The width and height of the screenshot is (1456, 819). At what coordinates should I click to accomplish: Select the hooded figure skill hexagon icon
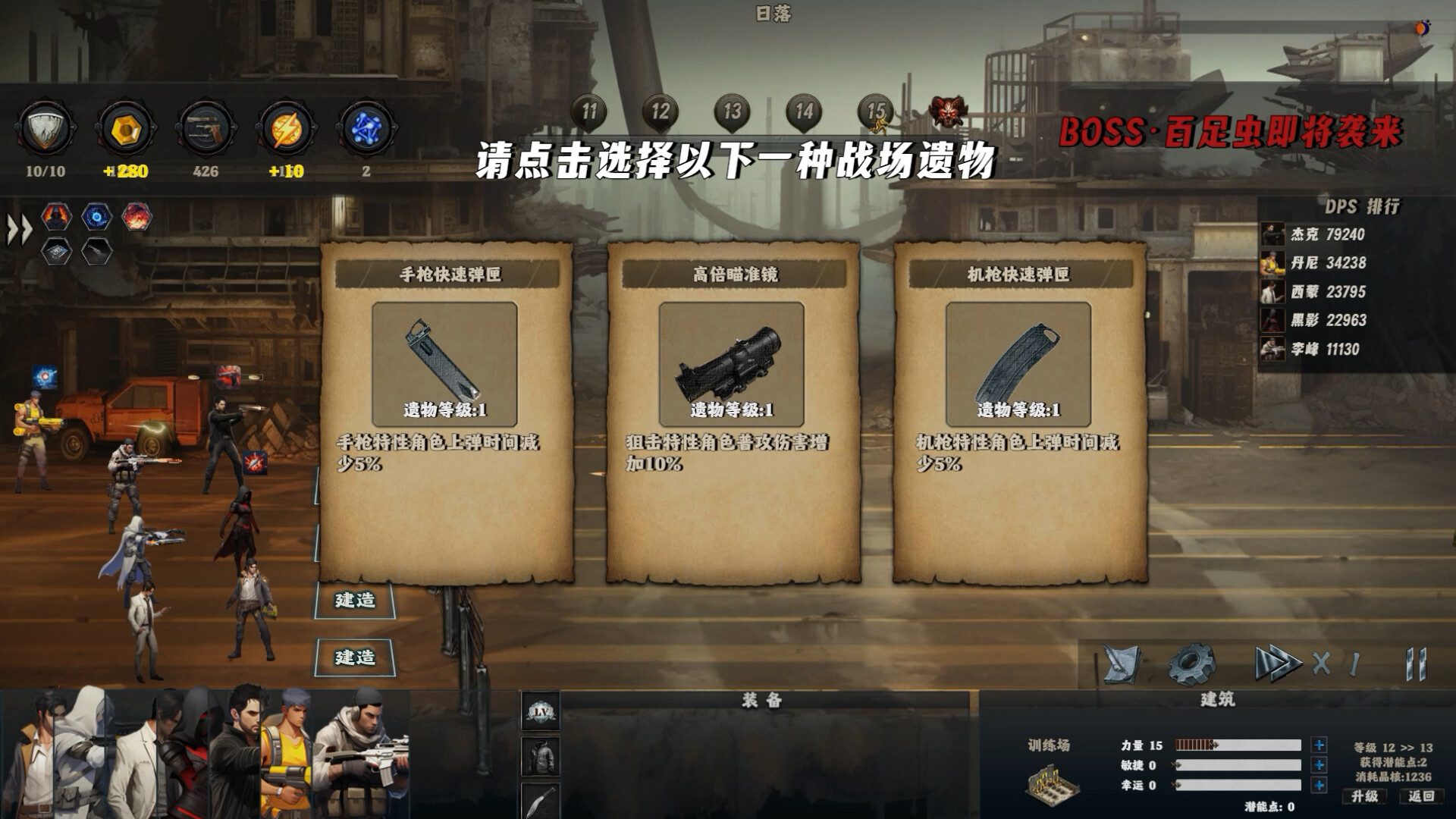[x=55, y=216]
